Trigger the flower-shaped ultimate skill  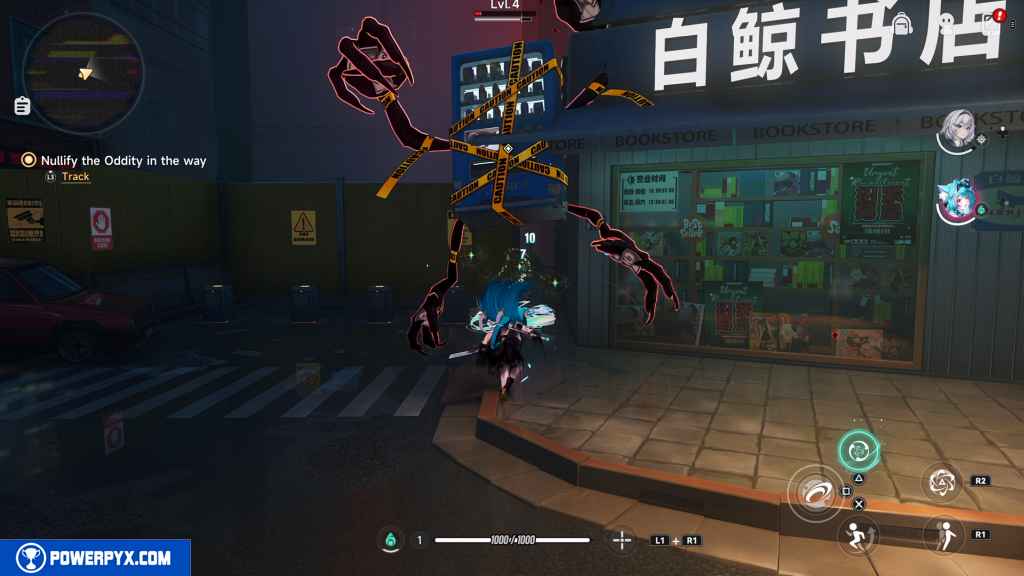tap(941, 482)
